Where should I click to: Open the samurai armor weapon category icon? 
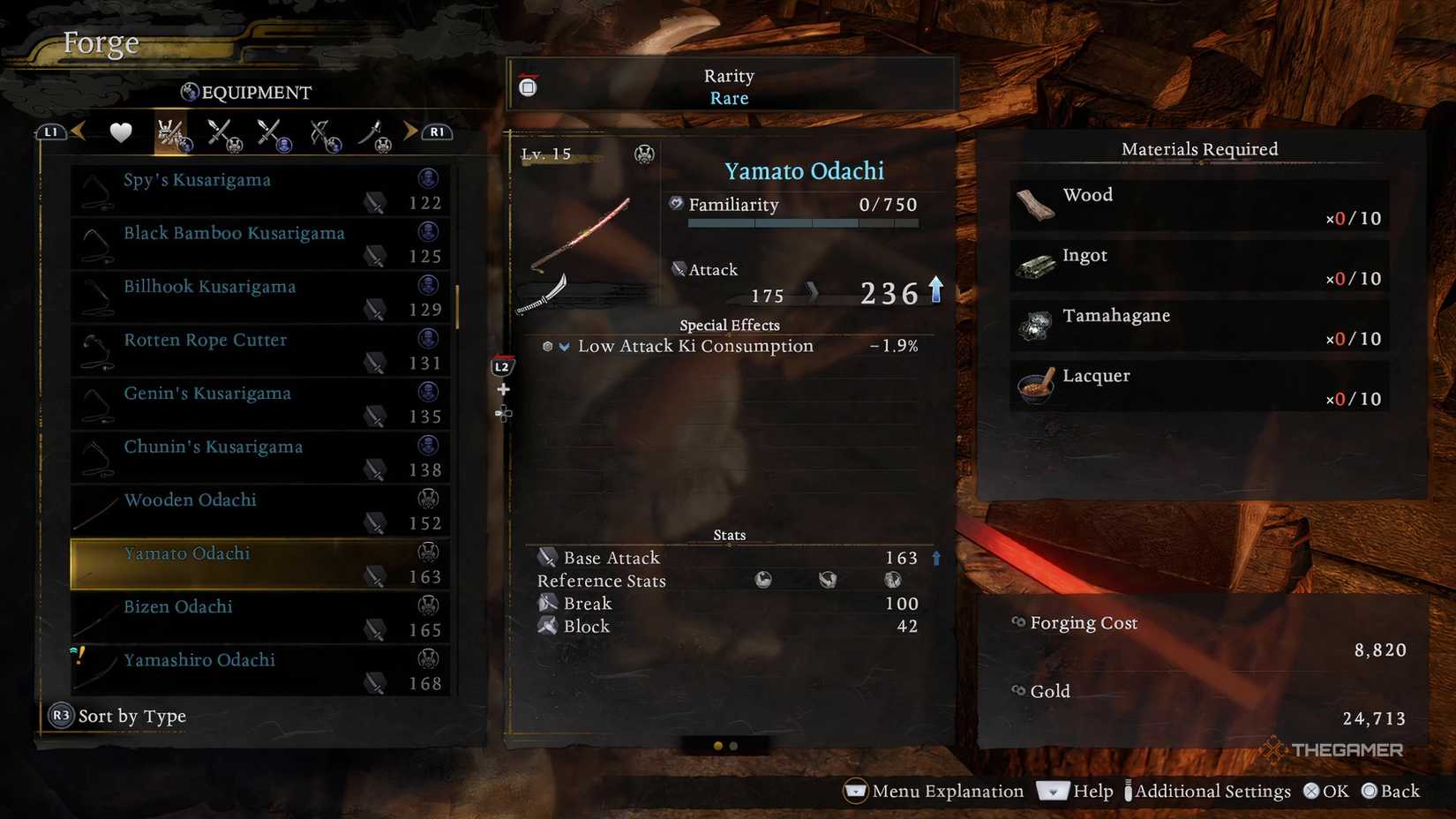[169, 131]
